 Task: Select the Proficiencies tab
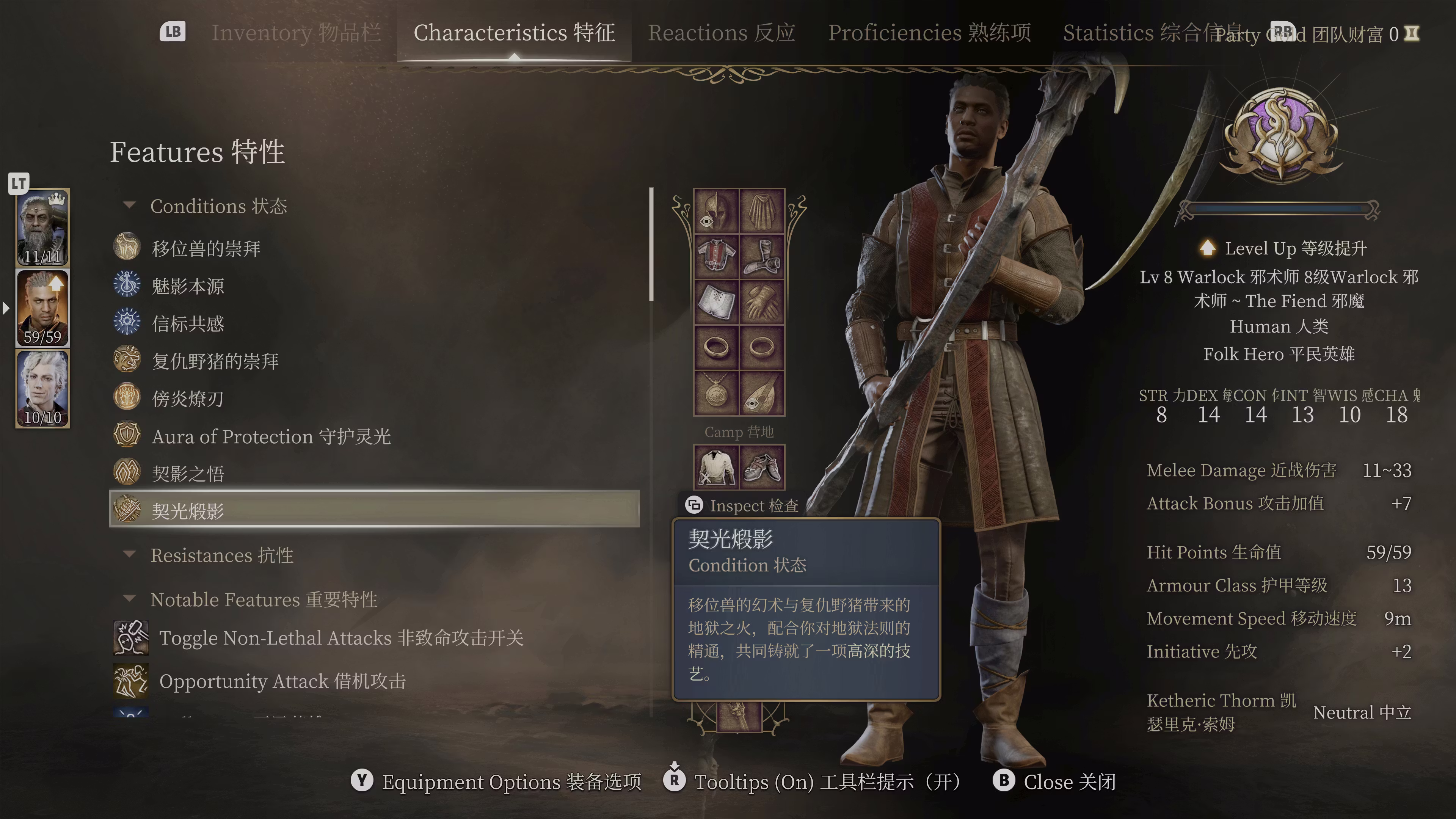click(x=929, y=33)
